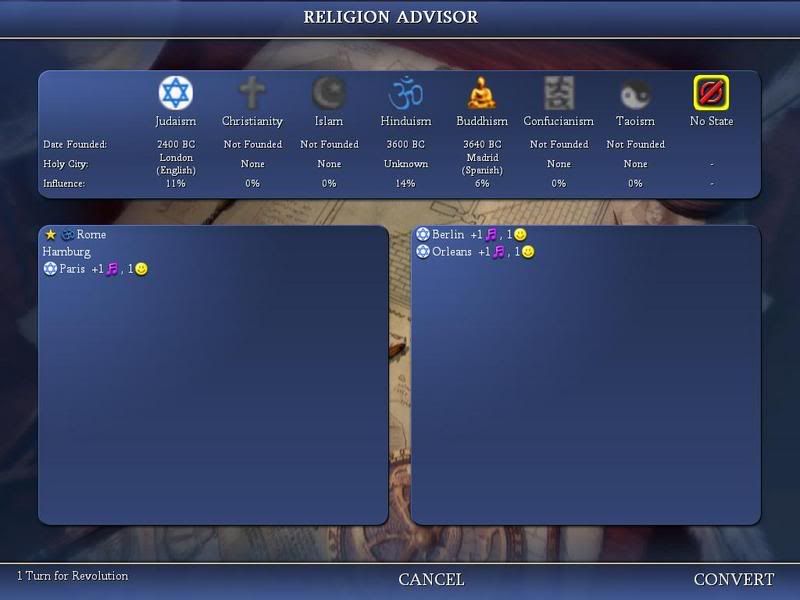Select the Judaism religion icon

176,93
